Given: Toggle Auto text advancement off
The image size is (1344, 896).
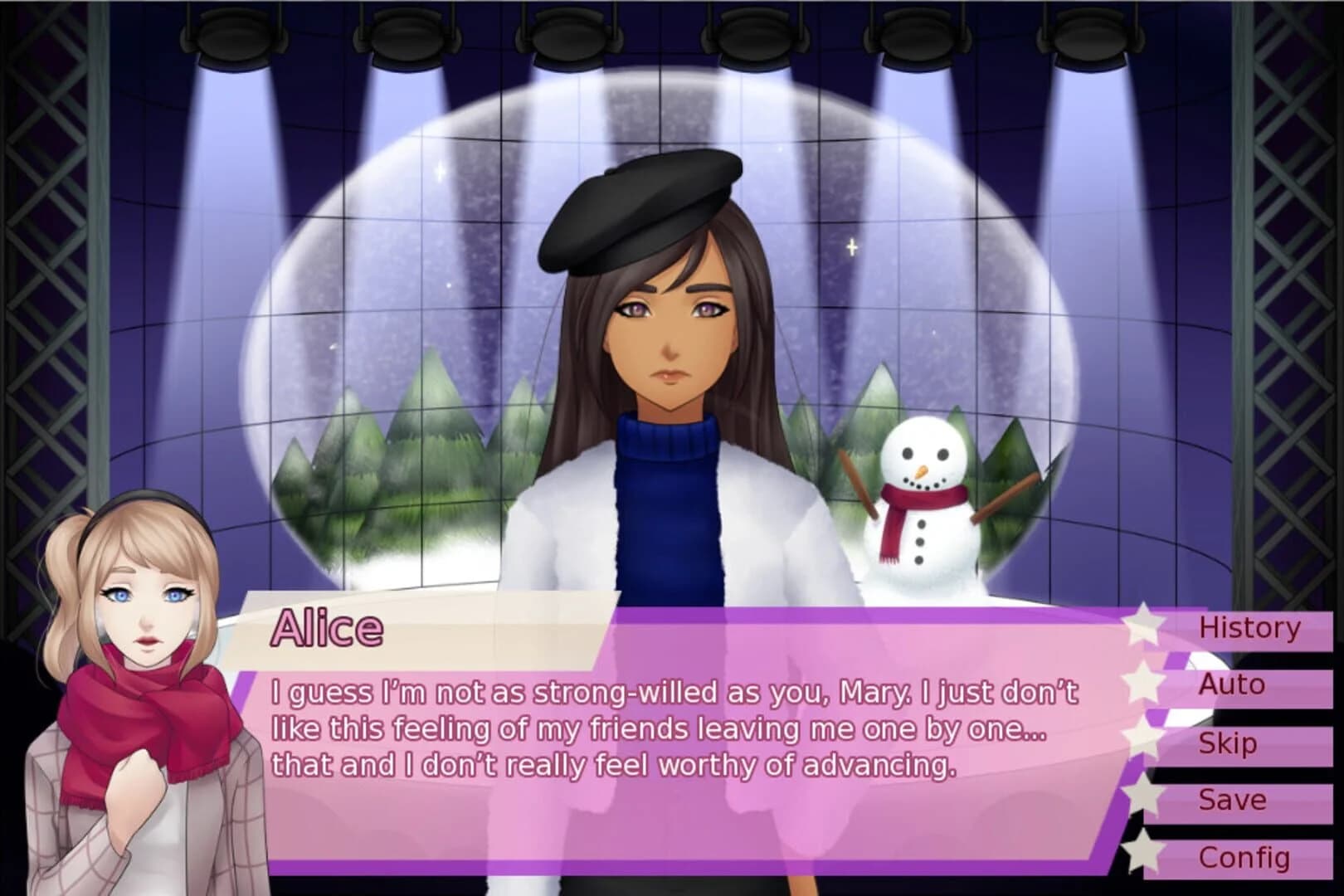Looking at the screenshot, I should pos(1231,685).
